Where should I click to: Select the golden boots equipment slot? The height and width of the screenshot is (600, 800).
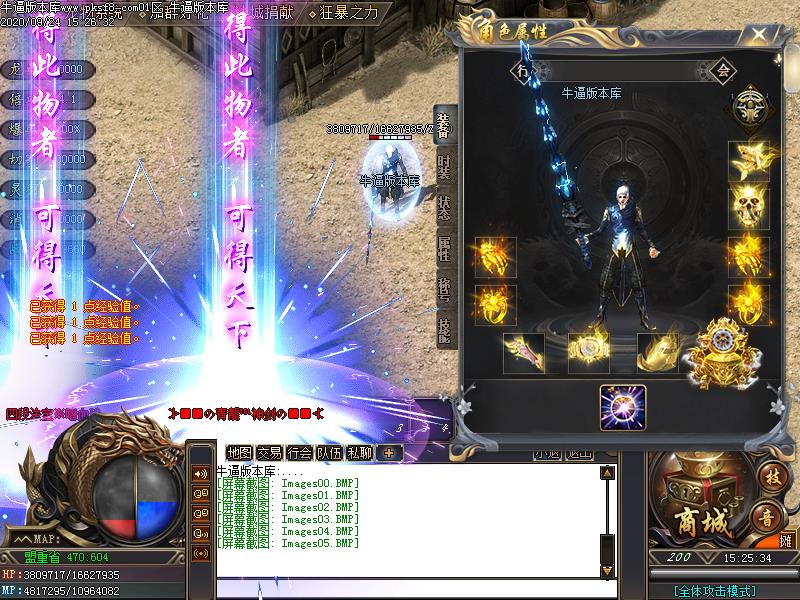[x=660, y=352]
